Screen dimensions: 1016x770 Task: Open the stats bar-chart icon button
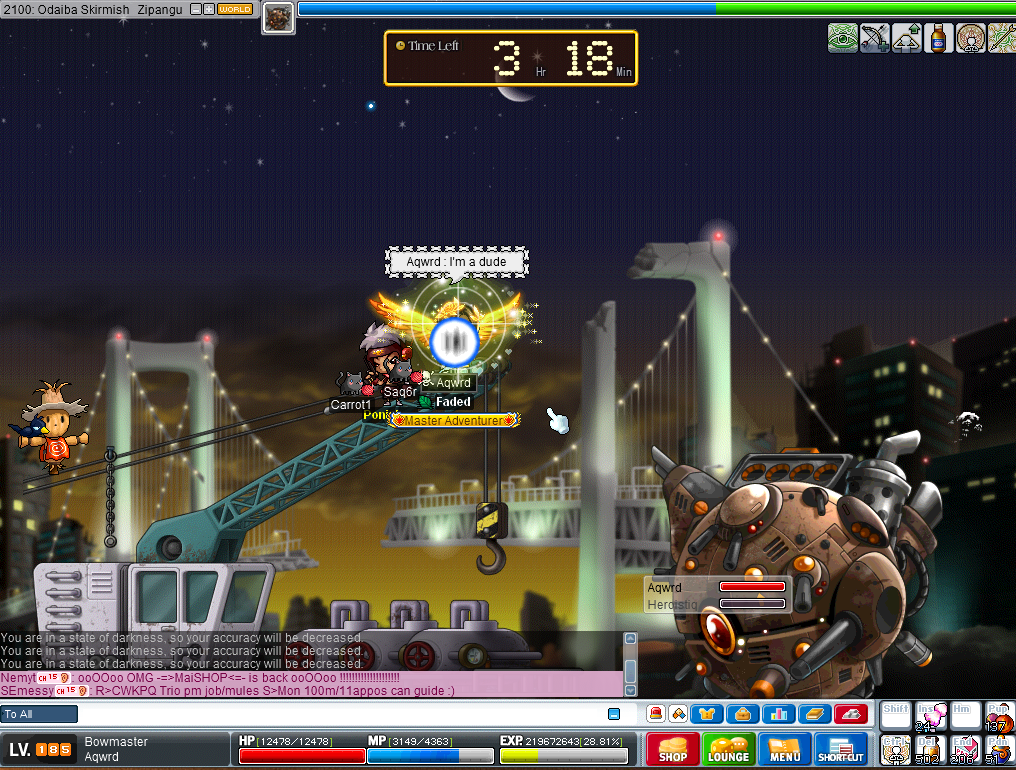[778, 714]
